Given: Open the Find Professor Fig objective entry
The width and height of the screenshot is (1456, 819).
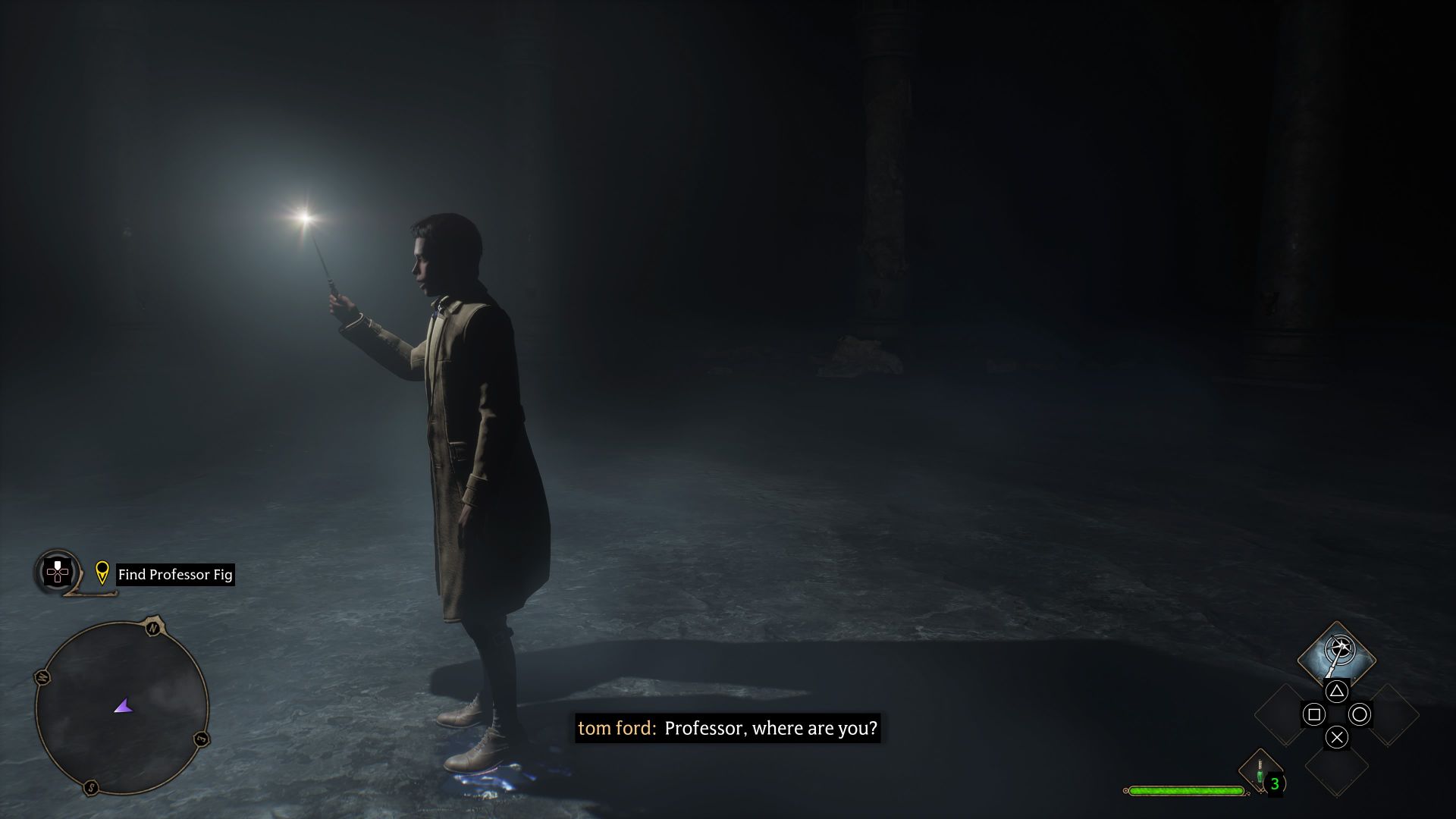Looking at the screenshot, I should (174, 575).
